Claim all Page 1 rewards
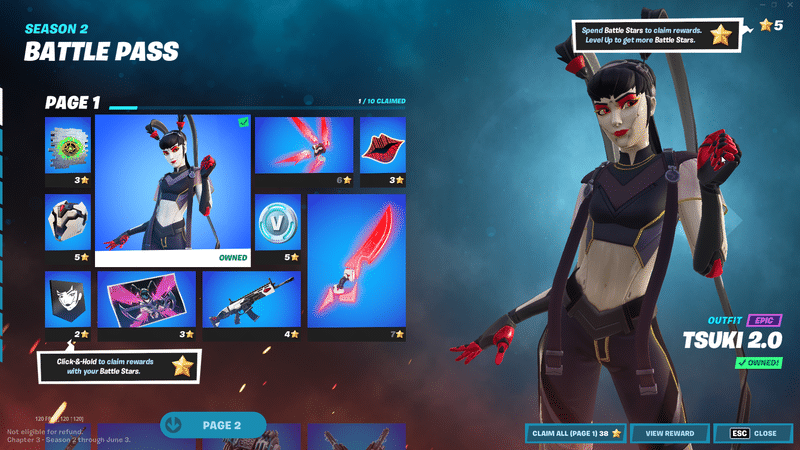 pyautogui.click(x=575, y=433)
